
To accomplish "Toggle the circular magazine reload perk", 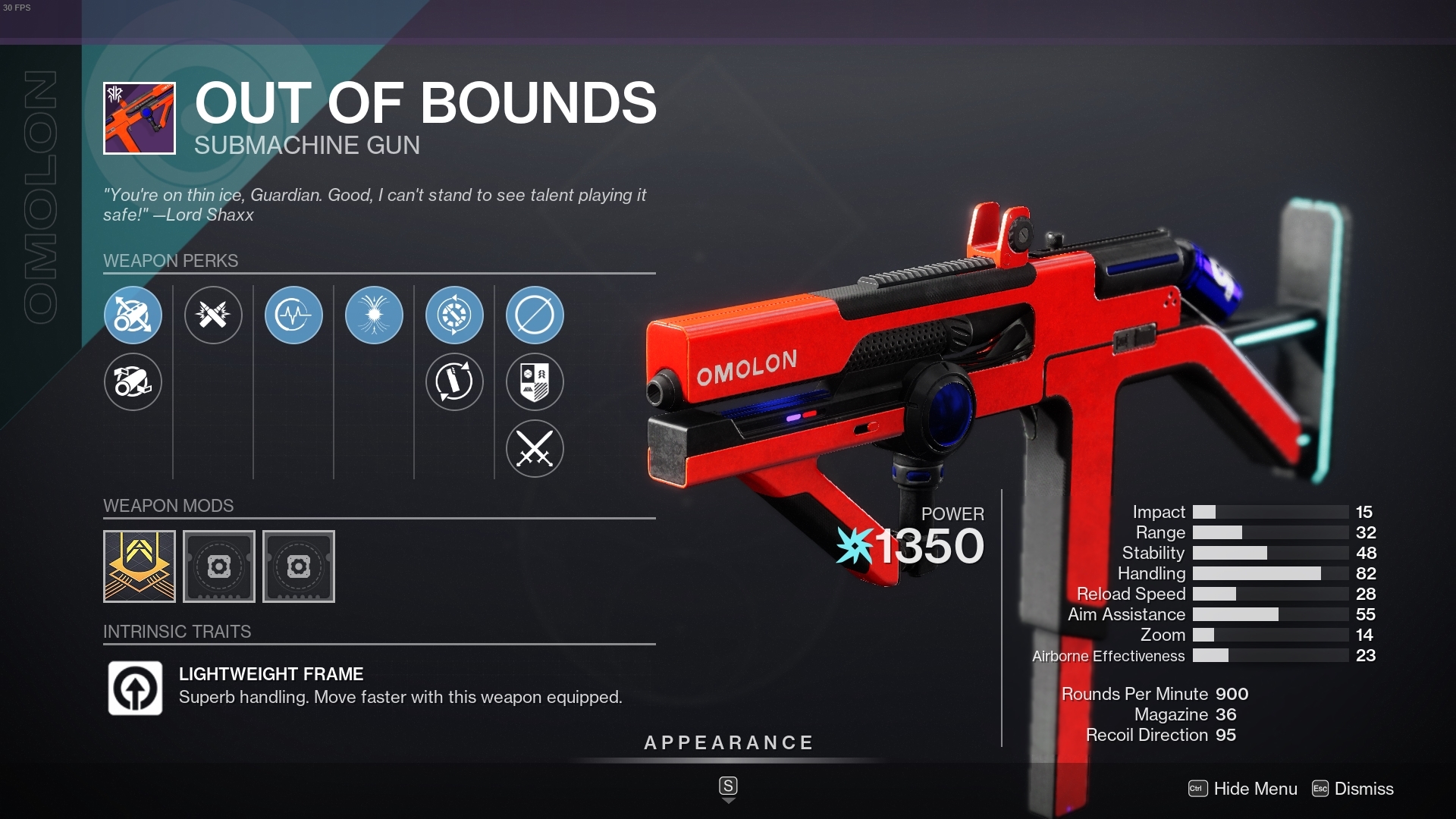I will (453, 382).
